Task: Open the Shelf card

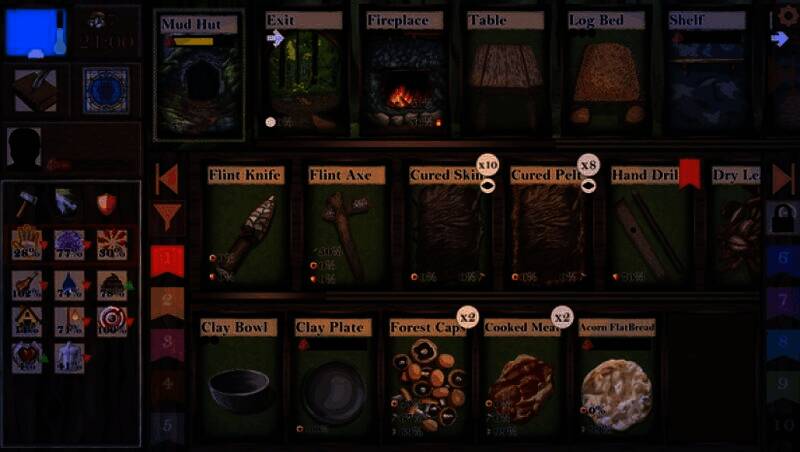Action: click(x=707, y=75)
